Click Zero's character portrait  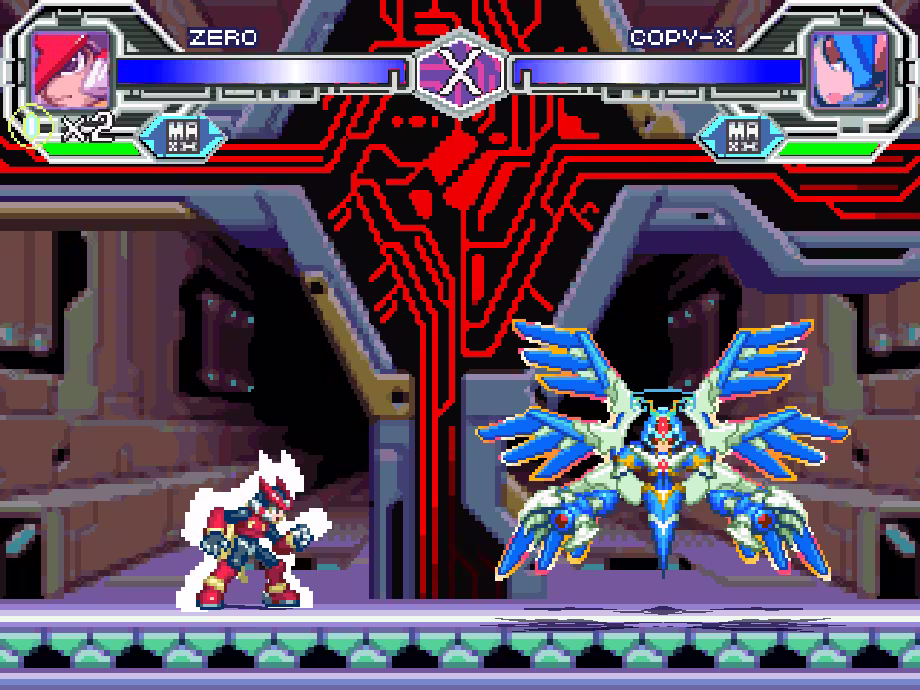[70, 70]
